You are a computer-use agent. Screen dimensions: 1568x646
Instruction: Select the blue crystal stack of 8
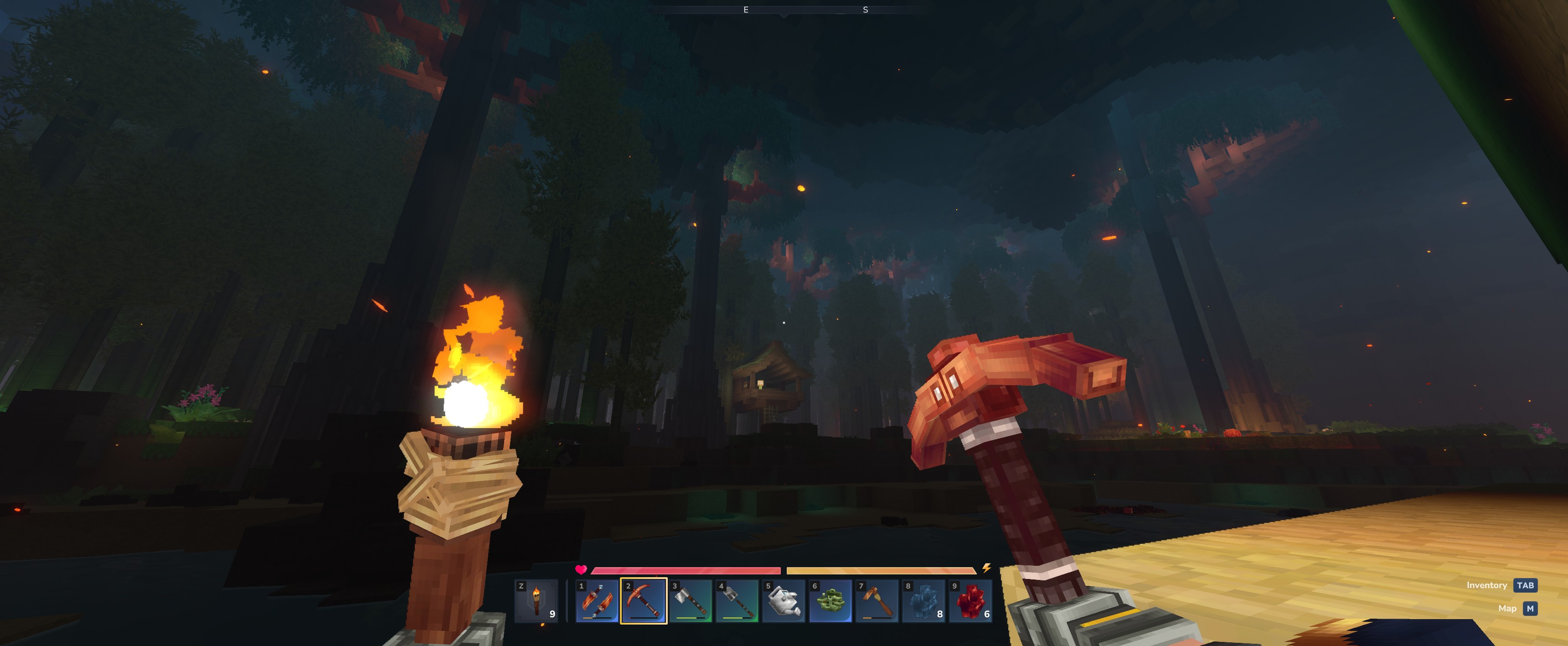pos(923,601)
